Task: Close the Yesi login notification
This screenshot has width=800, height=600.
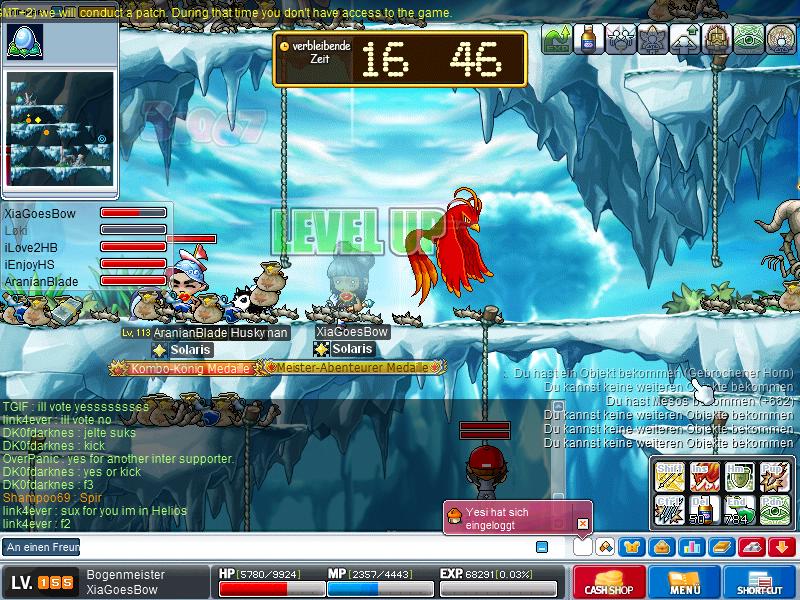Action: pos(583,523)
